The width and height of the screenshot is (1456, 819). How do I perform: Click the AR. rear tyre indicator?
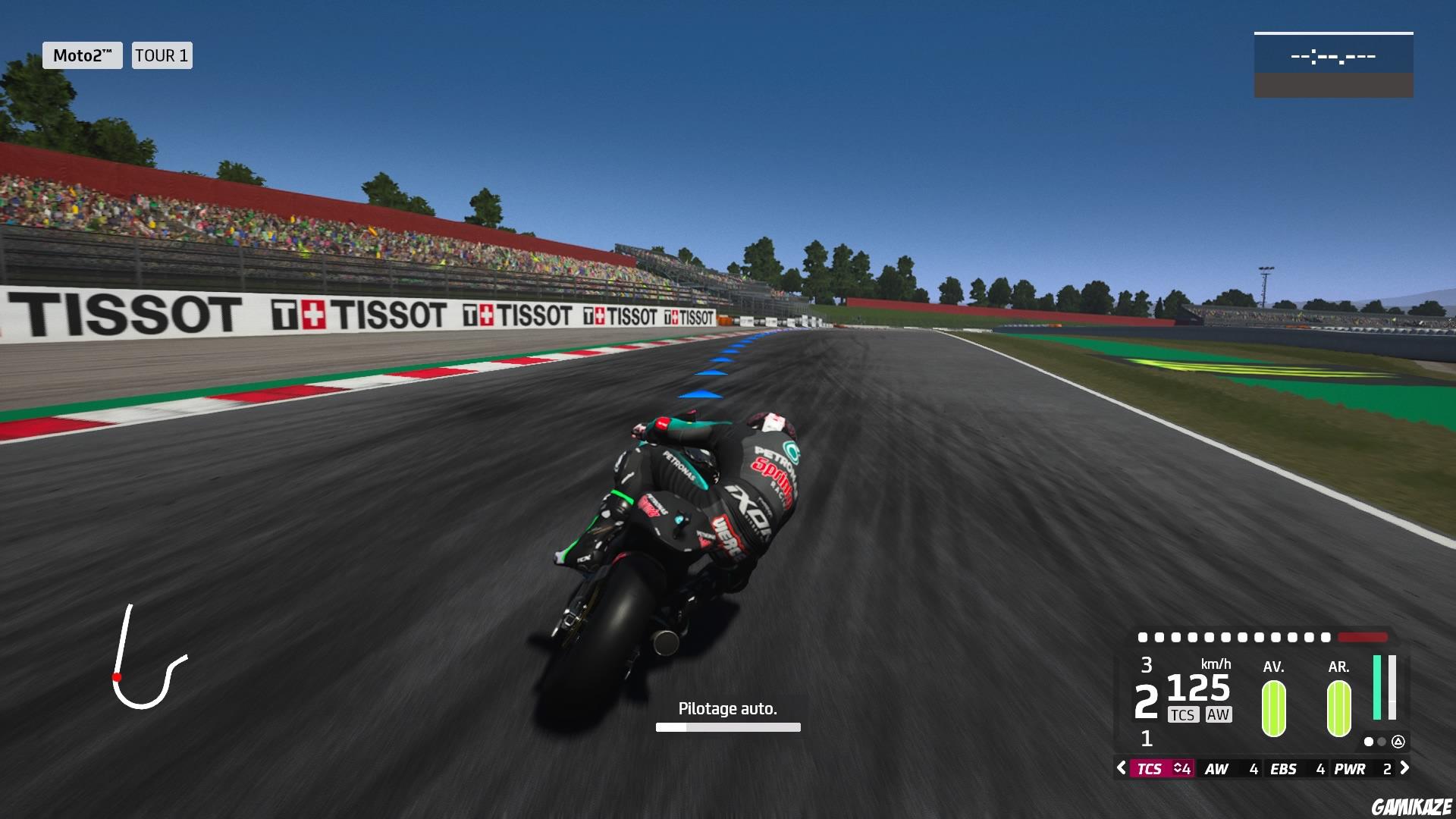pos(1339,708)
